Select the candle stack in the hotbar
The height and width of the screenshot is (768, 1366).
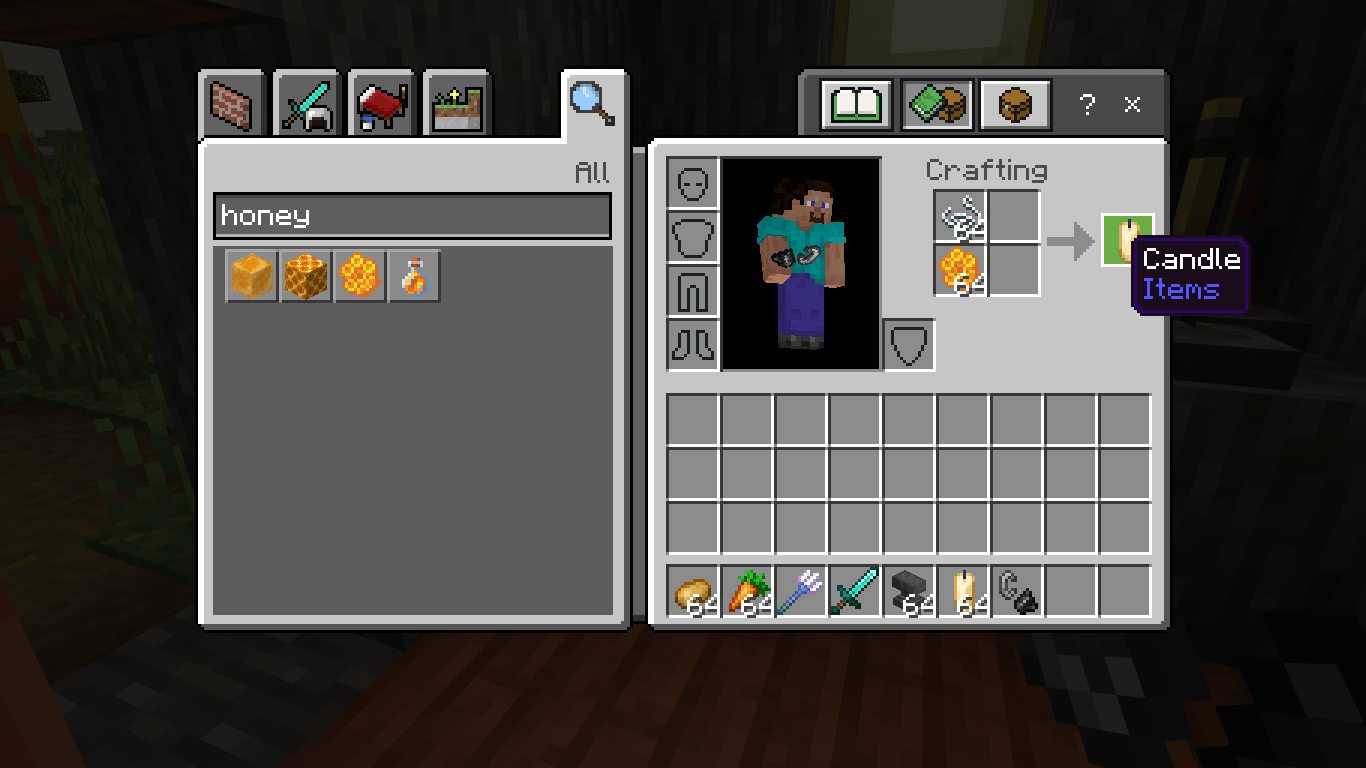coord(963,592)
